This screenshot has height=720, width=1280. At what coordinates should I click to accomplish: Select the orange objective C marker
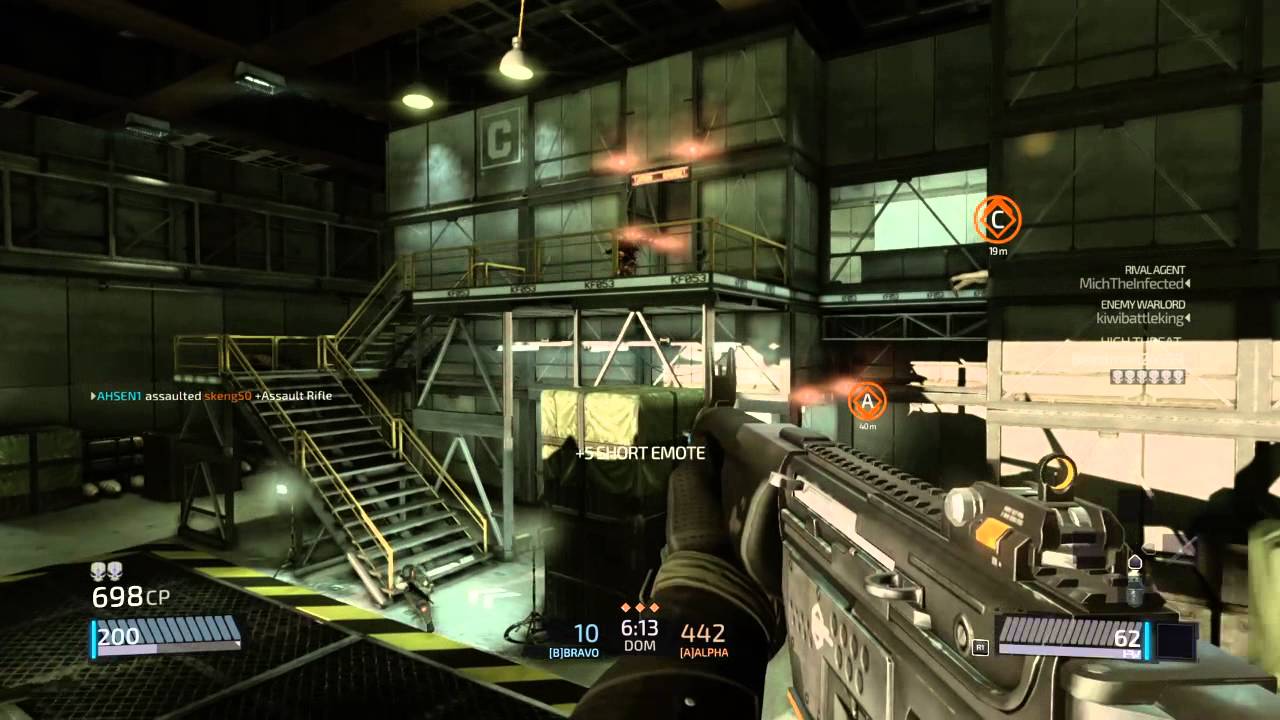(x=997, y=217)
